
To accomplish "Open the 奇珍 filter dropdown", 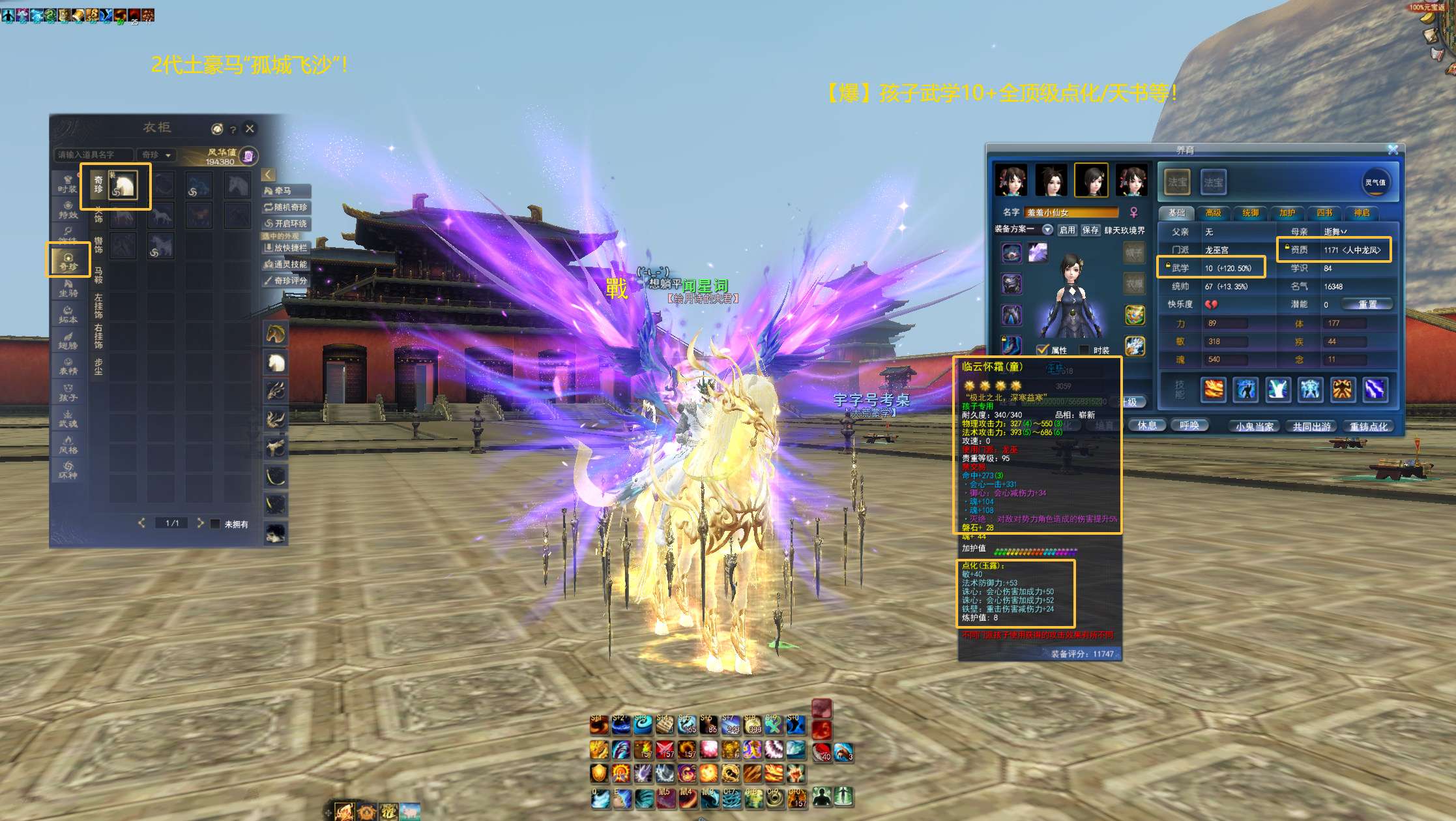I will pyautogui.click(x=156, y=155).
